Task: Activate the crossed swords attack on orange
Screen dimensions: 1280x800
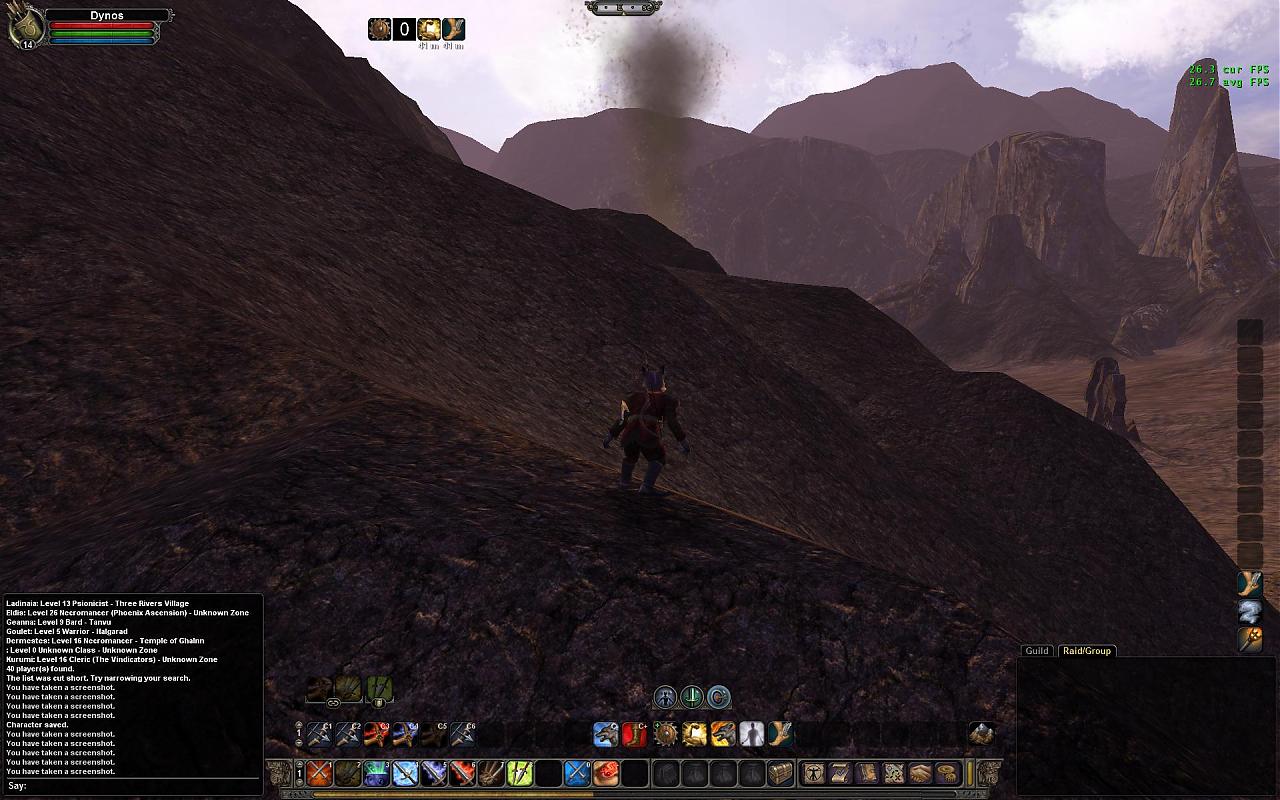Action: click(319, 773)
